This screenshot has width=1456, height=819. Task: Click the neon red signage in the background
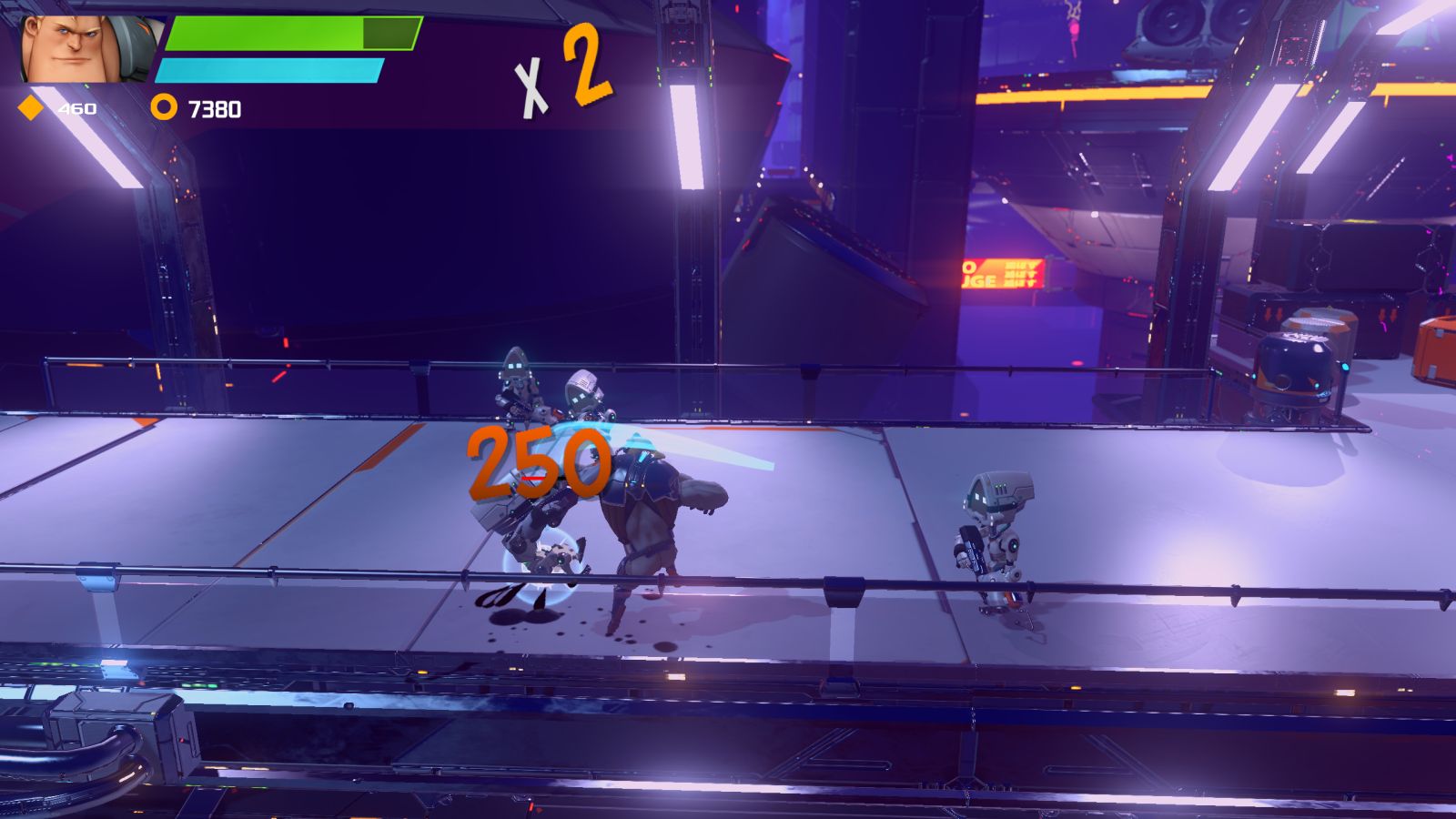(1001, 273)
